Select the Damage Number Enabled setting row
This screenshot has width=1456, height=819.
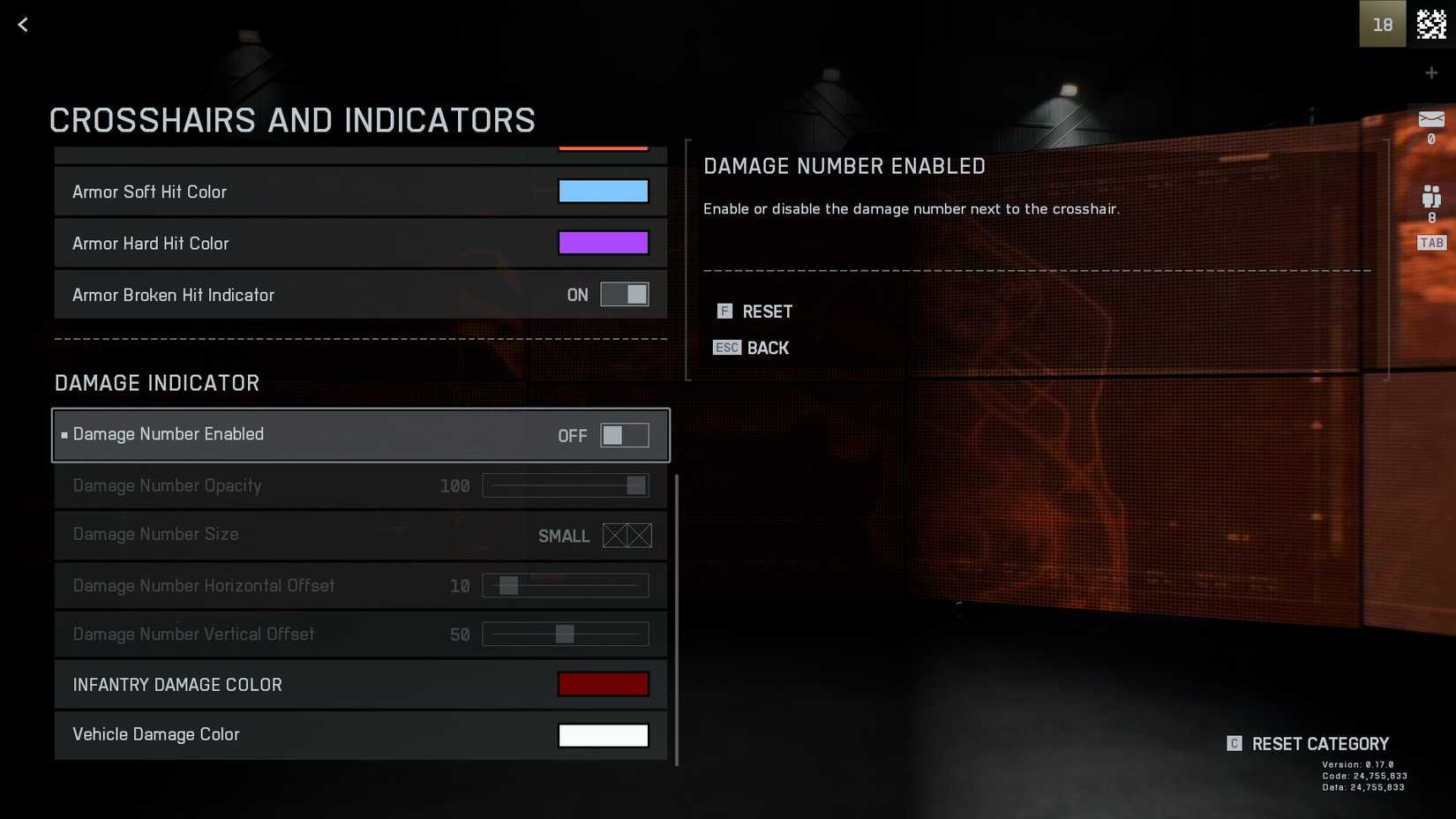point(361,434)
